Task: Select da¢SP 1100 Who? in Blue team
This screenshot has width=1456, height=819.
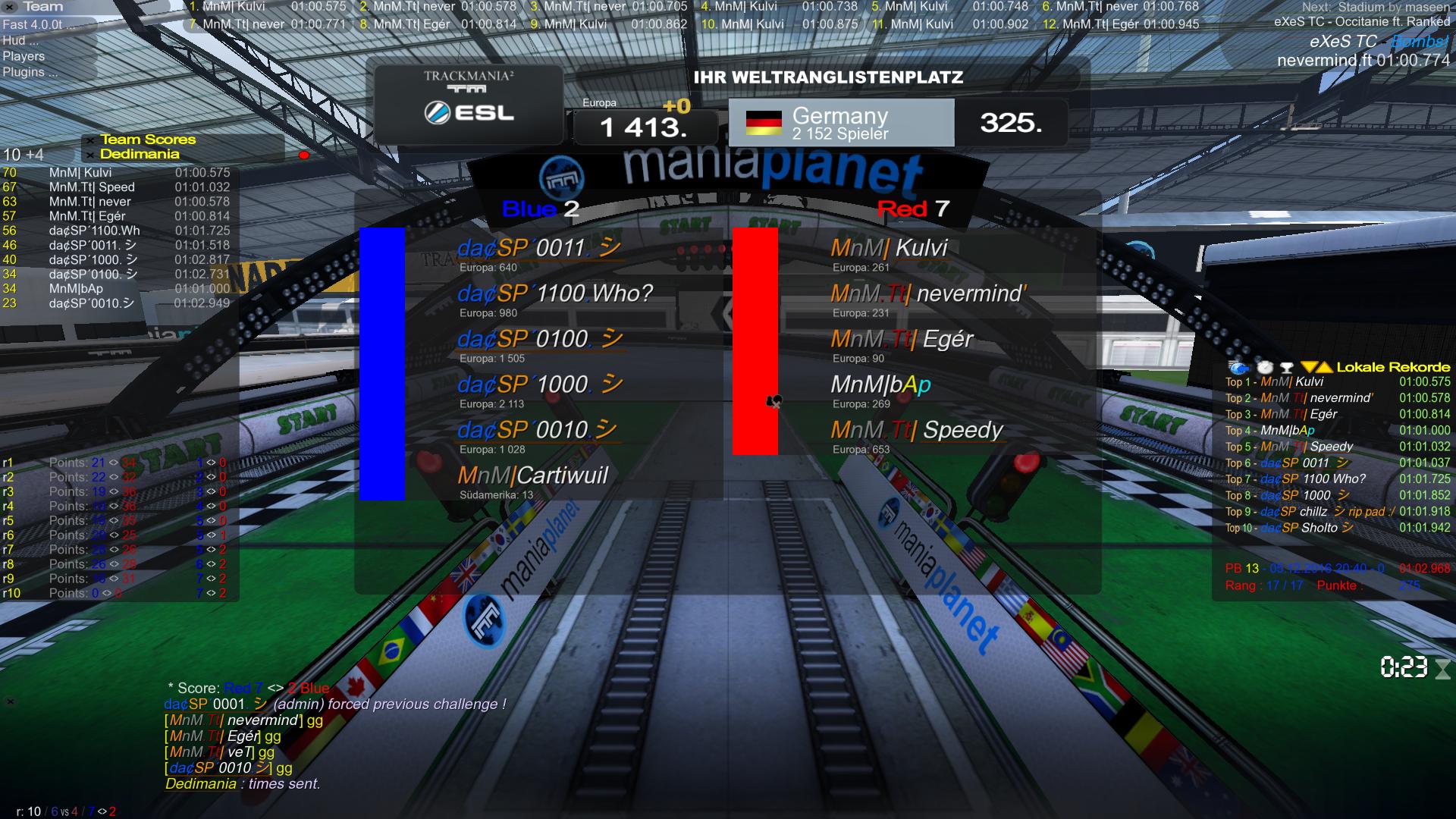Action: click(x=554, y=293)
